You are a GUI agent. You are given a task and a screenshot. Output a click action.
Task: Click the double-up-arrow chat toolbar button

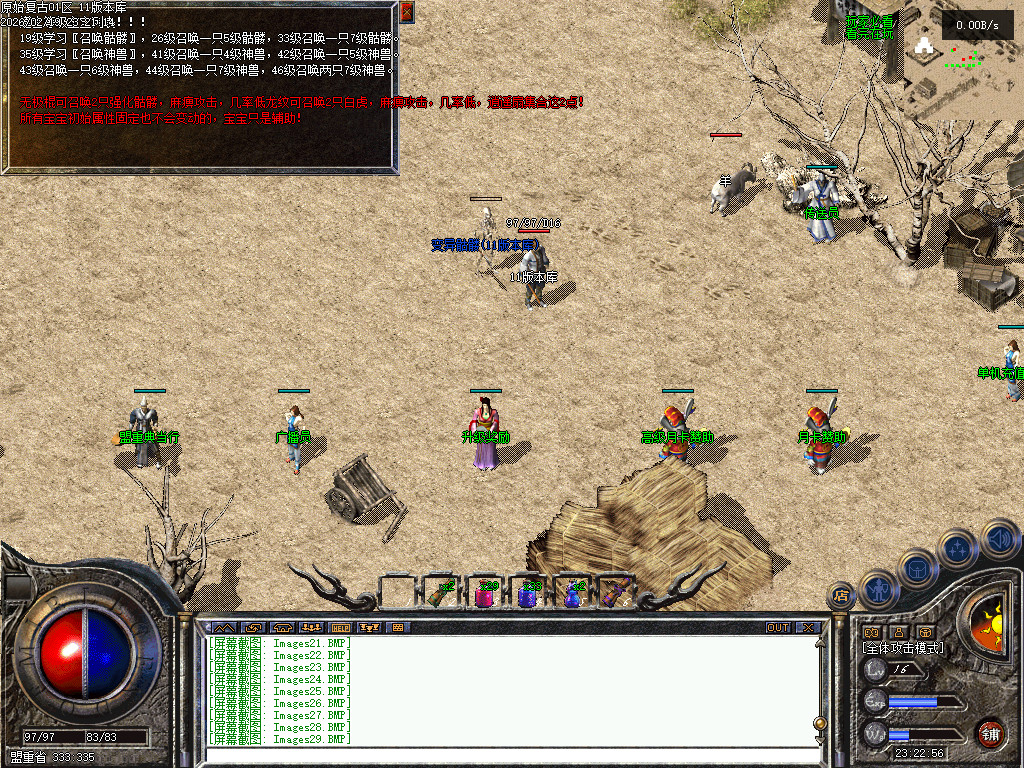coord(223,628)
